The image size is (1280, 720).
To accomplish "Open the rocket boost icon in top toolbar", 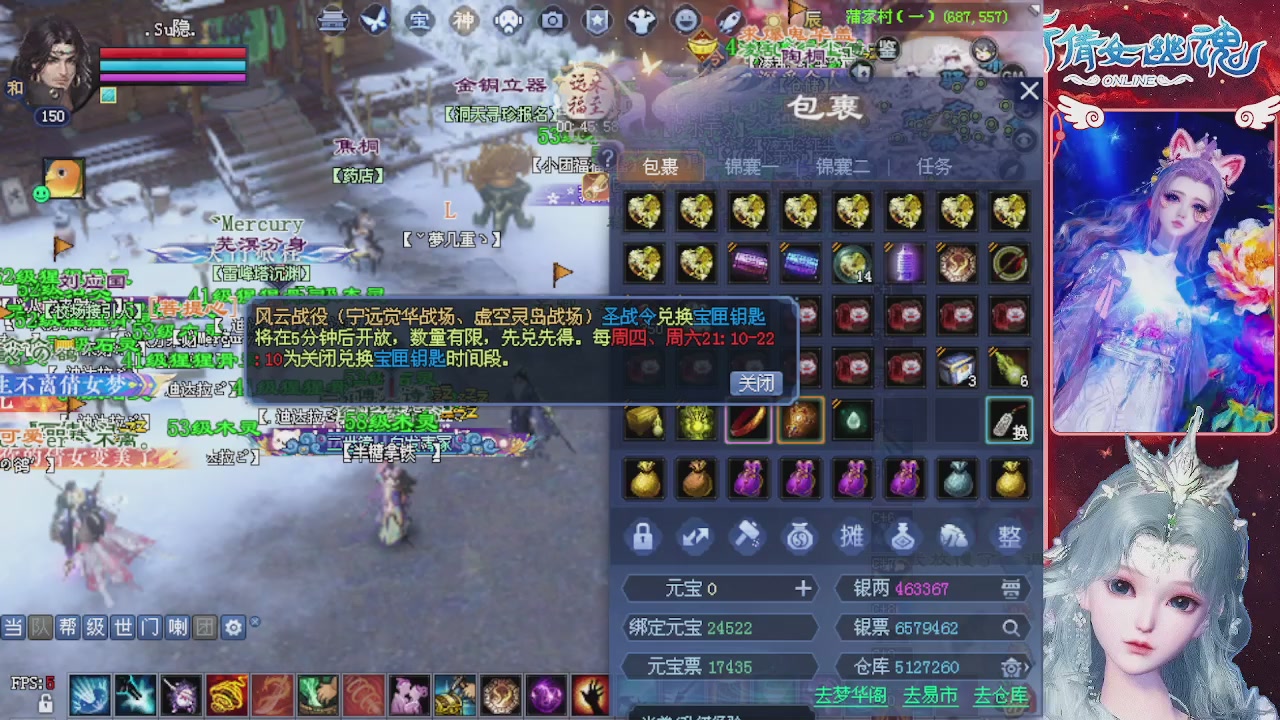I will pos(730,21).
